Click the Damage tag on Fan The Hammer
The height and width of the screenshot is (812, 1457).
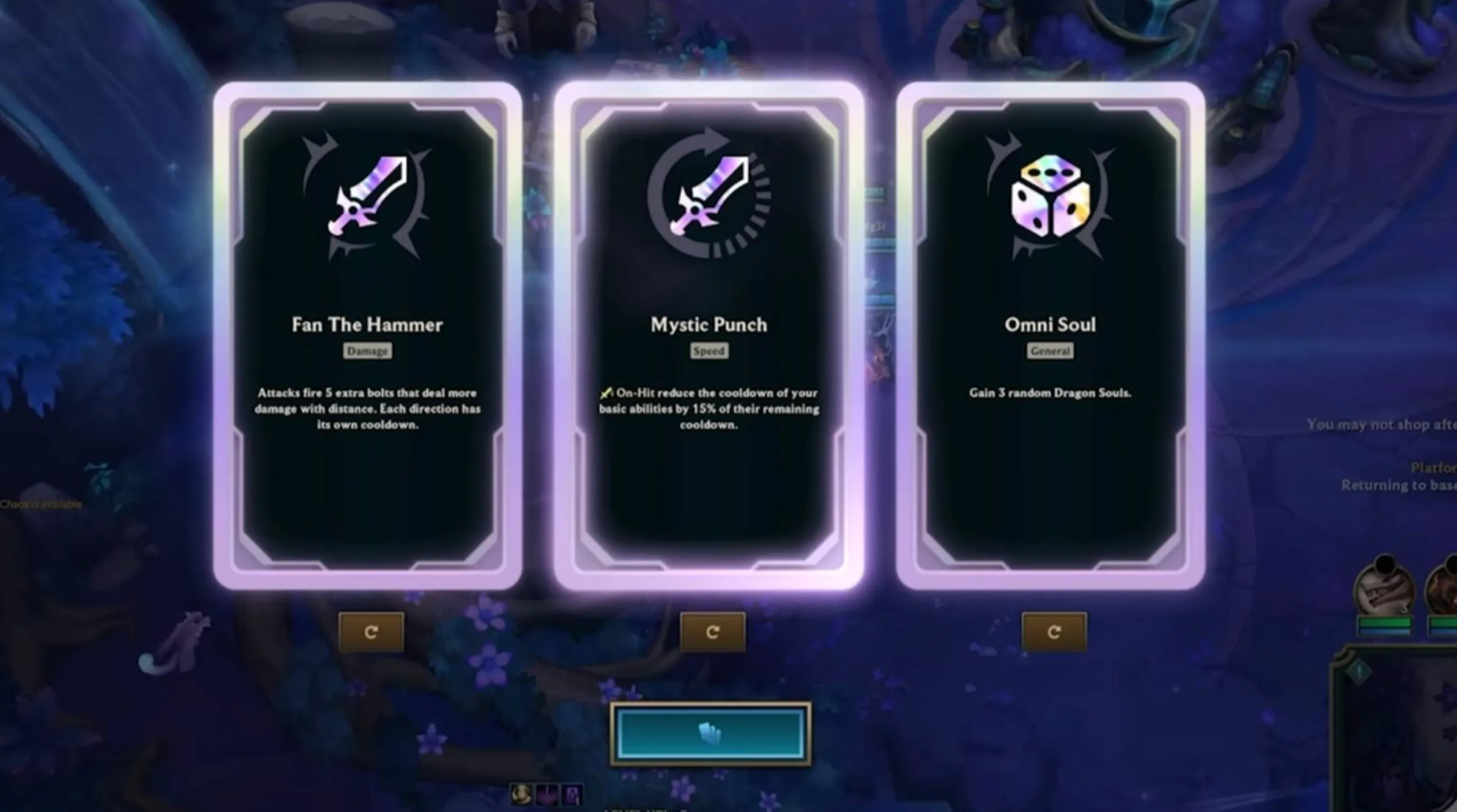pos(368,351)
